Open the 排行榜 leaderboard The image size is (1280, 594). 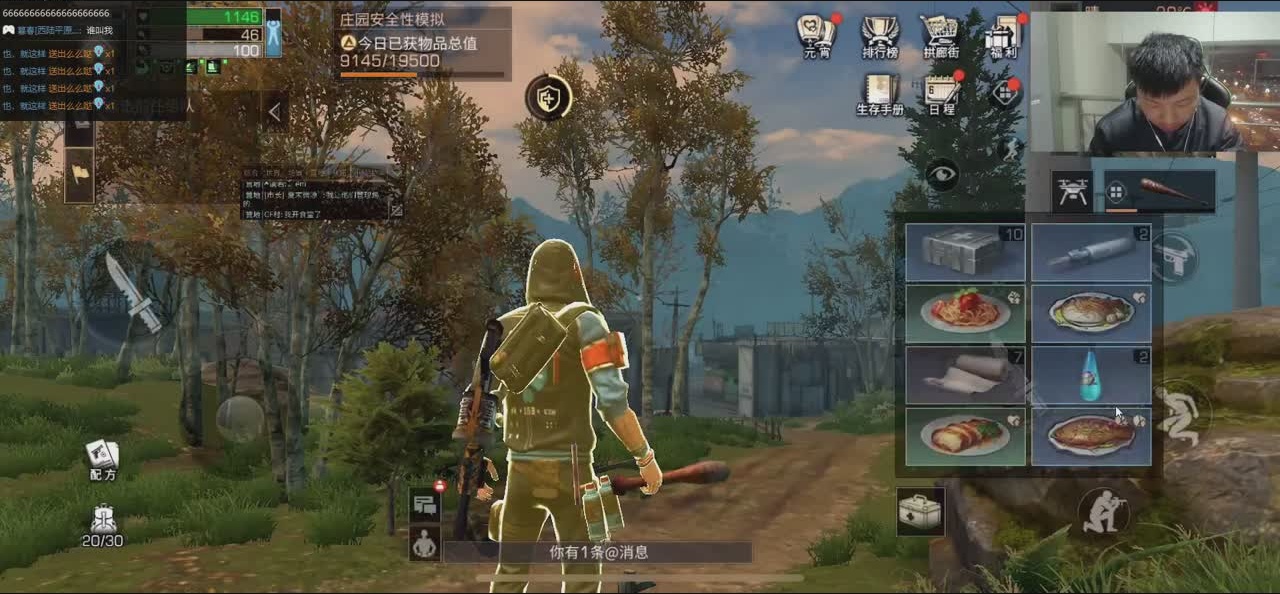879,36
